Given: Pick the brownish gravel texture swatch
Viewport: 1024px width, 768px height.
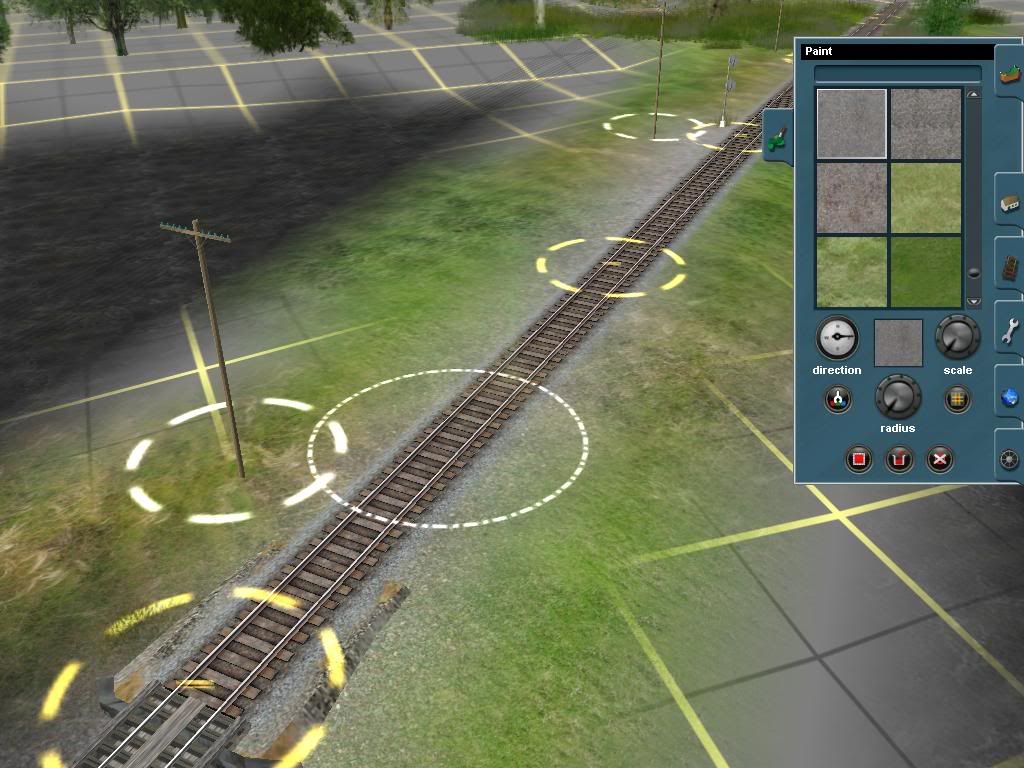Looking at the screenshot, I should point(851,197).
